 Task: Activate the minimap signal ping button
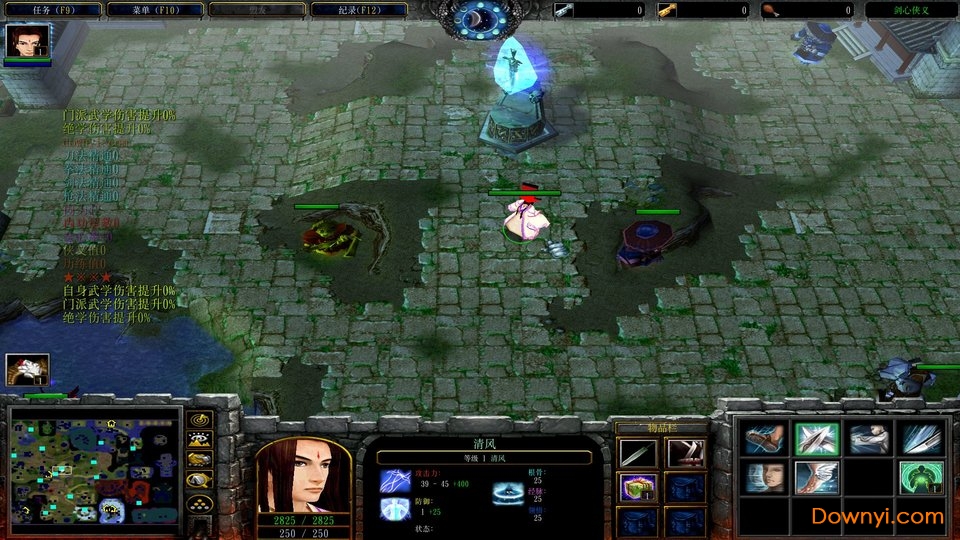click(200, 420)
